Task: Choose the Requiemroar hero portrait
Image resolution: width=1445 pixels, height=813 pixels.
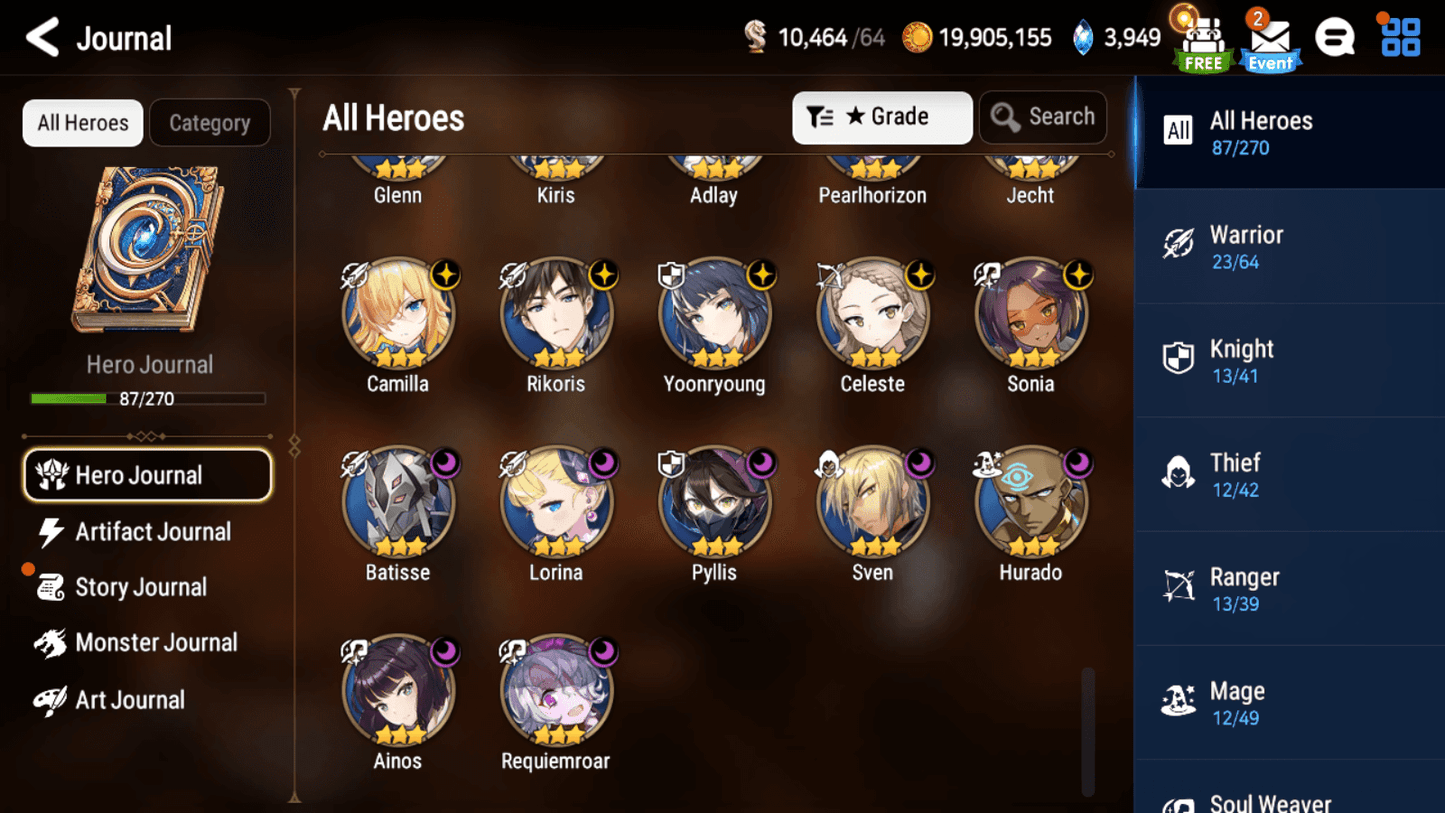Action: click(556, 692)
